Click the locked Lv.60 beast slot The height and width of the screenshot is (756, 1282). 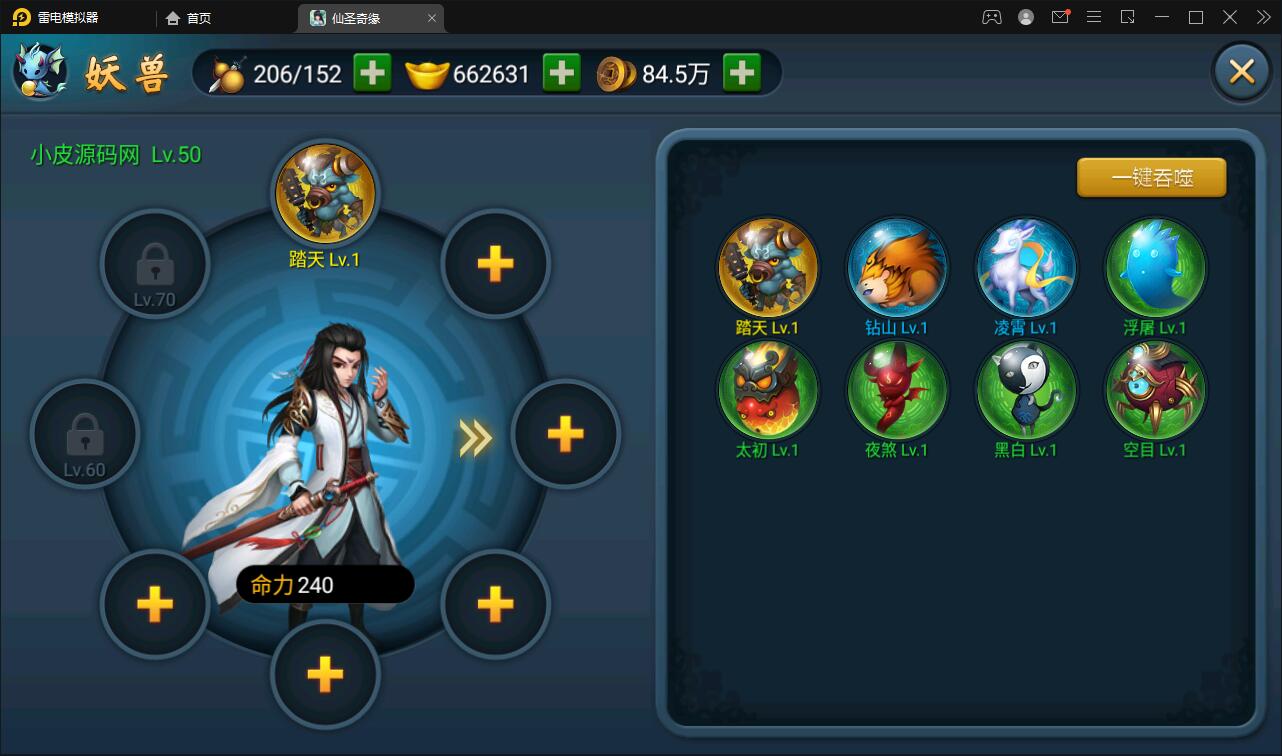click(x=84, y=435)
